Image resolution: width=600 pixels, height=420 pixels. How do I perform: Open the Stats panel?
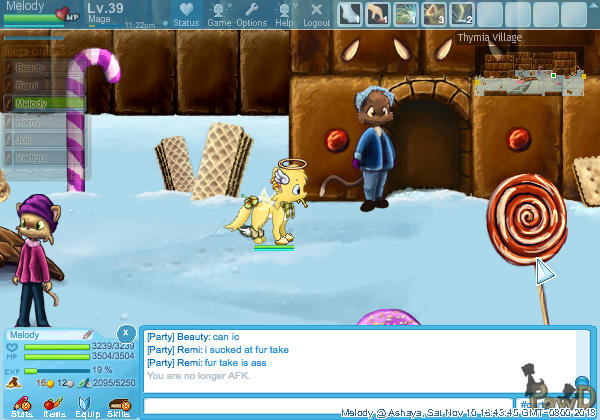22,406
